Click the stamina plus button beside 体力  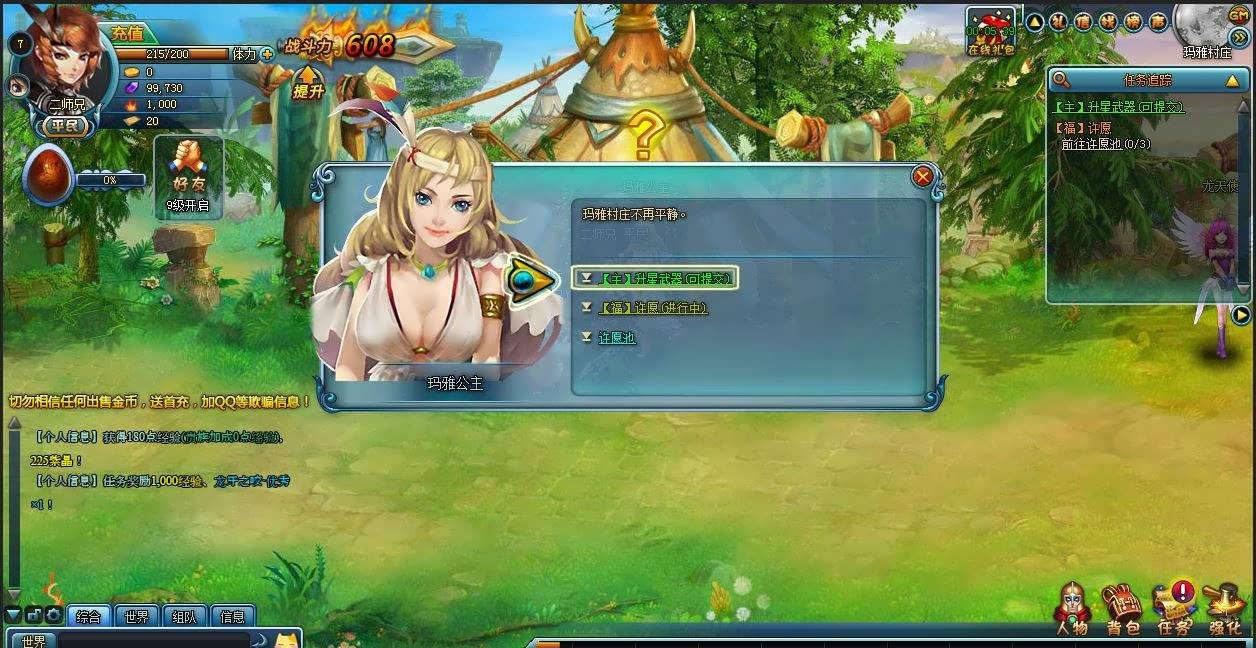(267, 54)
